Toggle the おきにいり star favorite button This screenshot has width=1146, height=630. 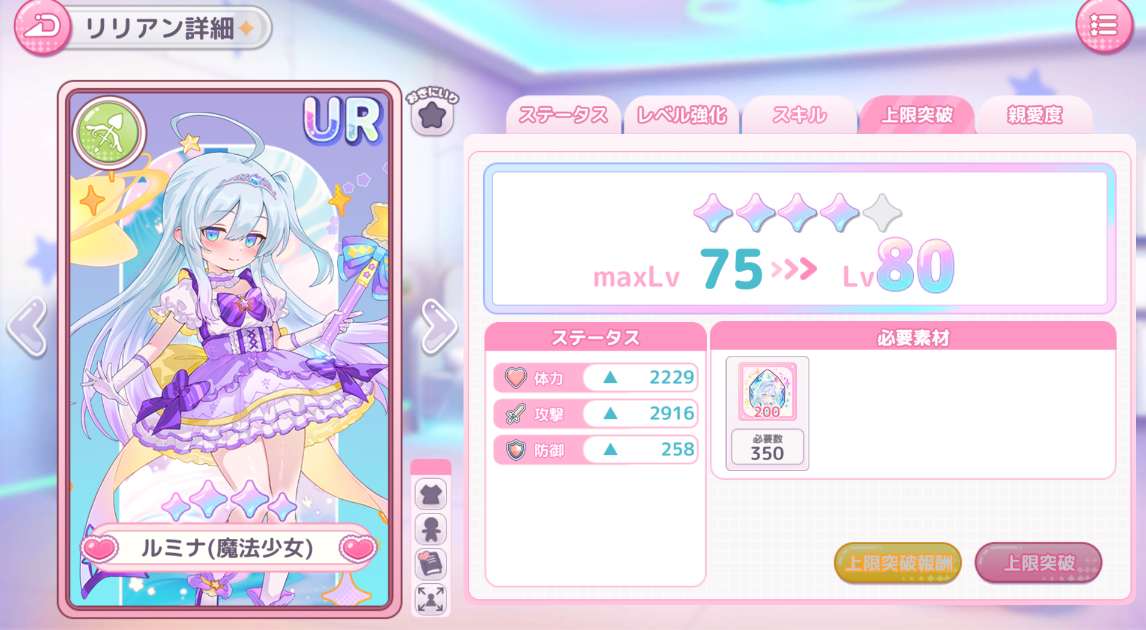pos(432,116)
